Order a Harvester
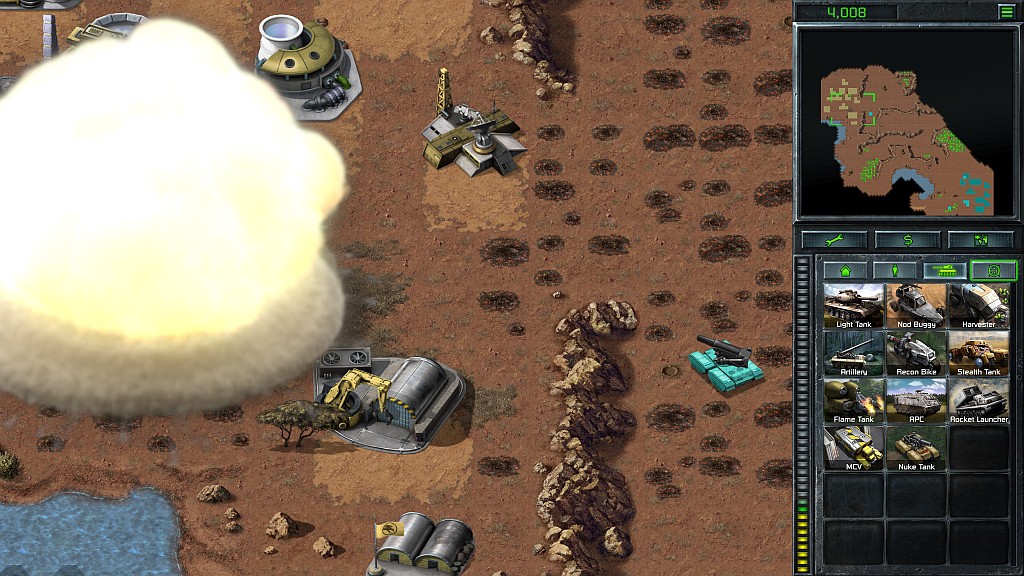 (x=978, y=306)
